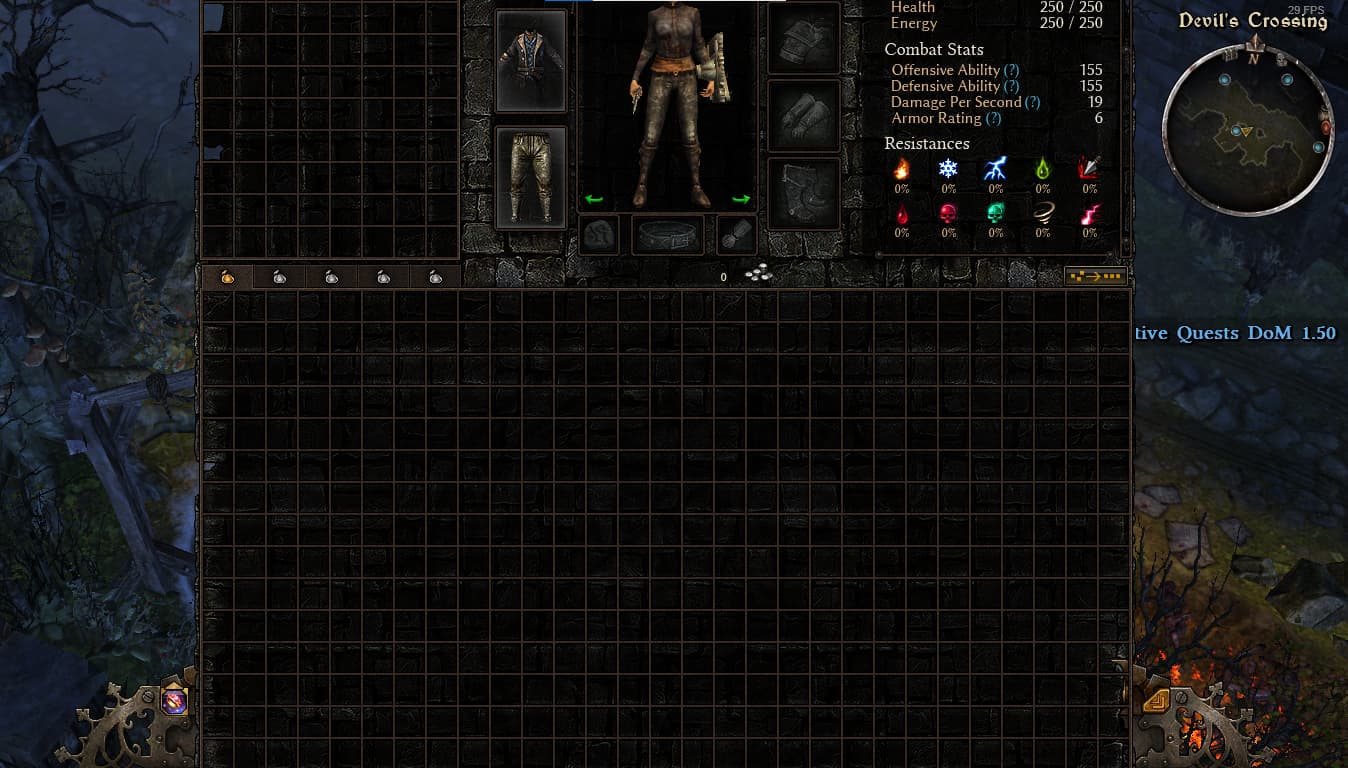The width and height of the screenshot is (1348, 768).
Task: Select the active gold inventory bag tab
Action: point(227,277)
